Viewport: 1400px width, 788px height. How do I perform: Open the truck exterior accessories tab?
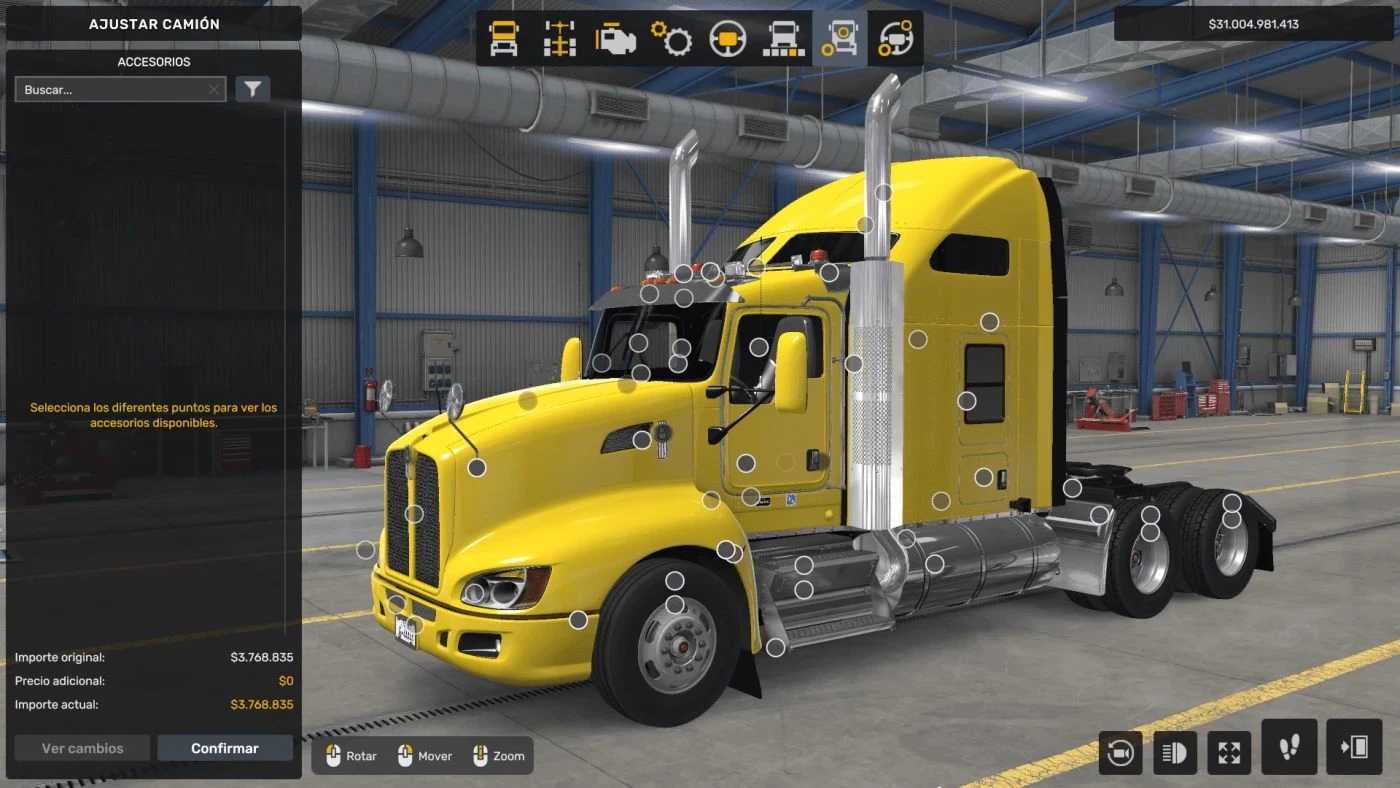[x=840, y=39]
